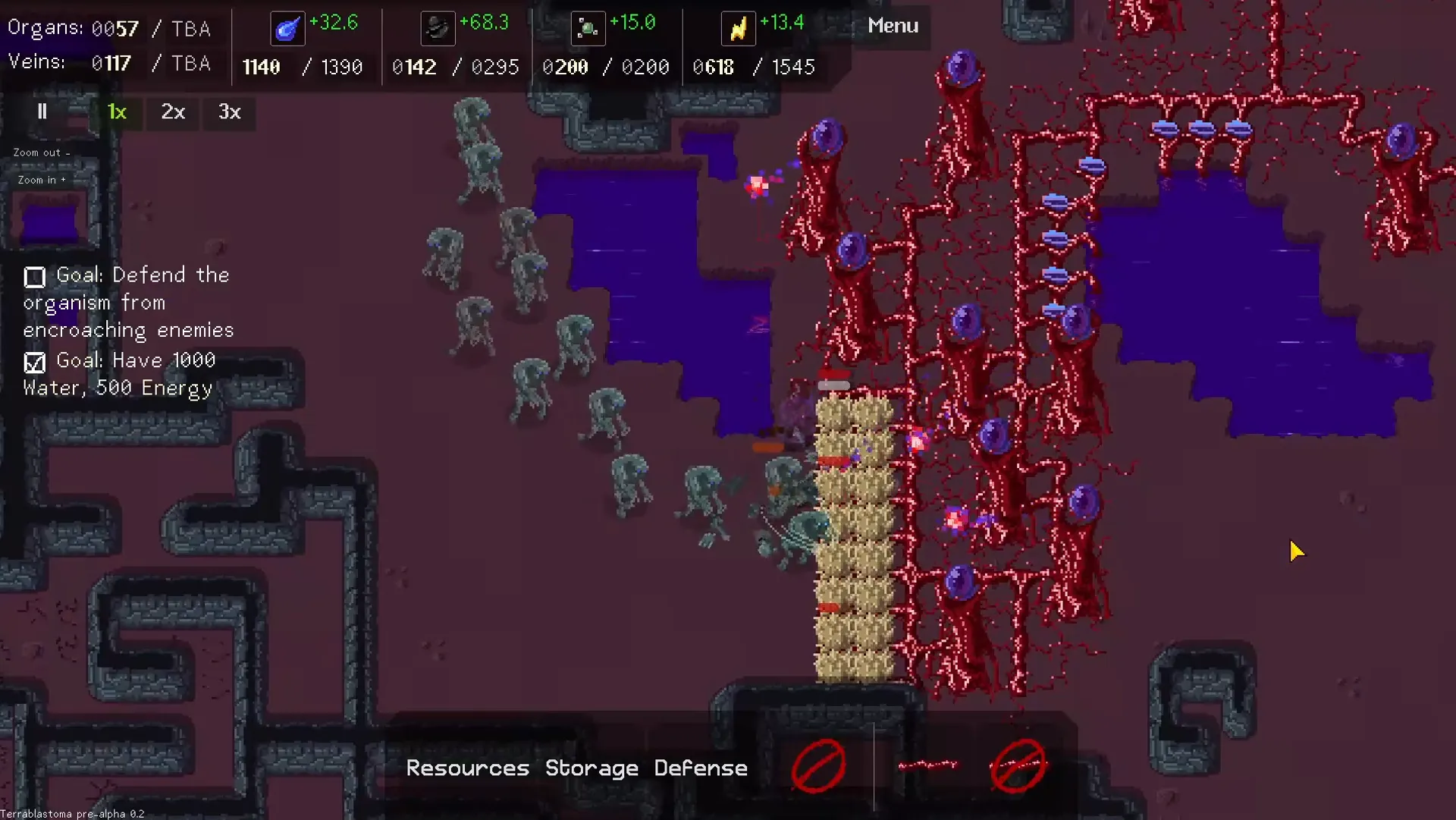Click the Zoom in control
The image size is (1456, 820).
pyautogui.click(x=42, y=180)
